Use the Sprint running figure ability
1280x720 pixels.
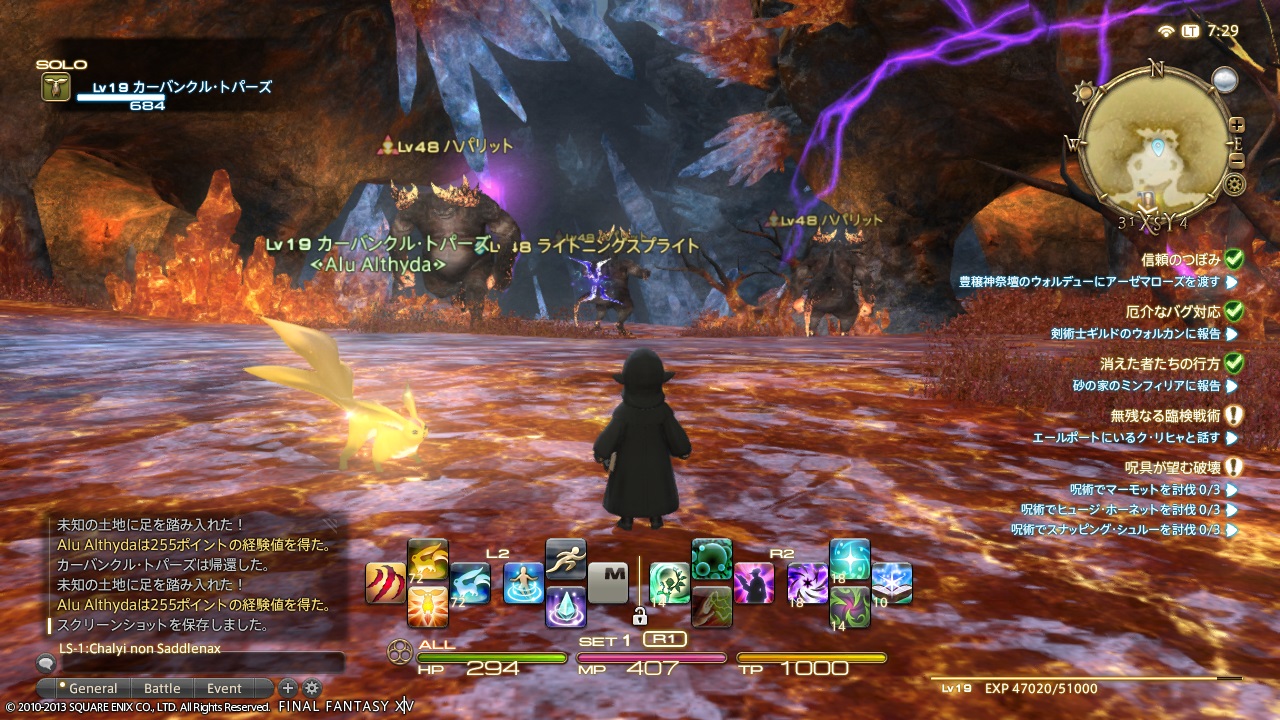click(x=565, y=559)
